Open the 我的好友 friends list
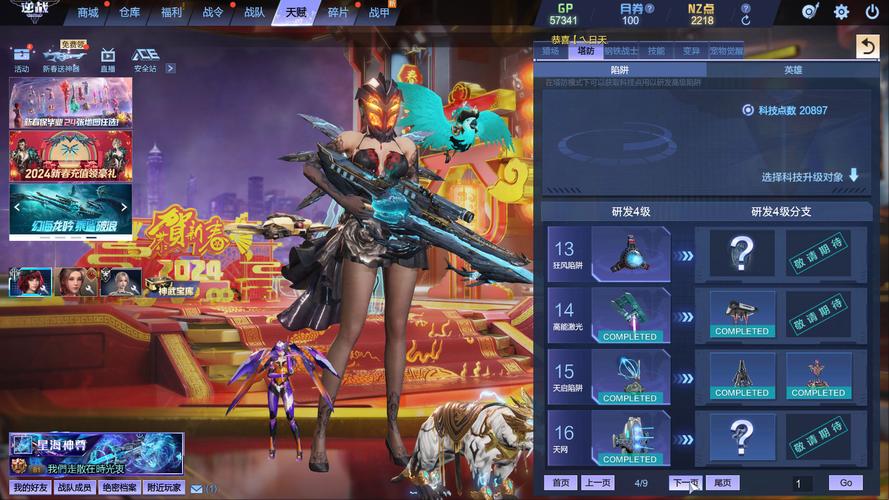The height and width of the screenshot is (500, 889). [30, 488]
